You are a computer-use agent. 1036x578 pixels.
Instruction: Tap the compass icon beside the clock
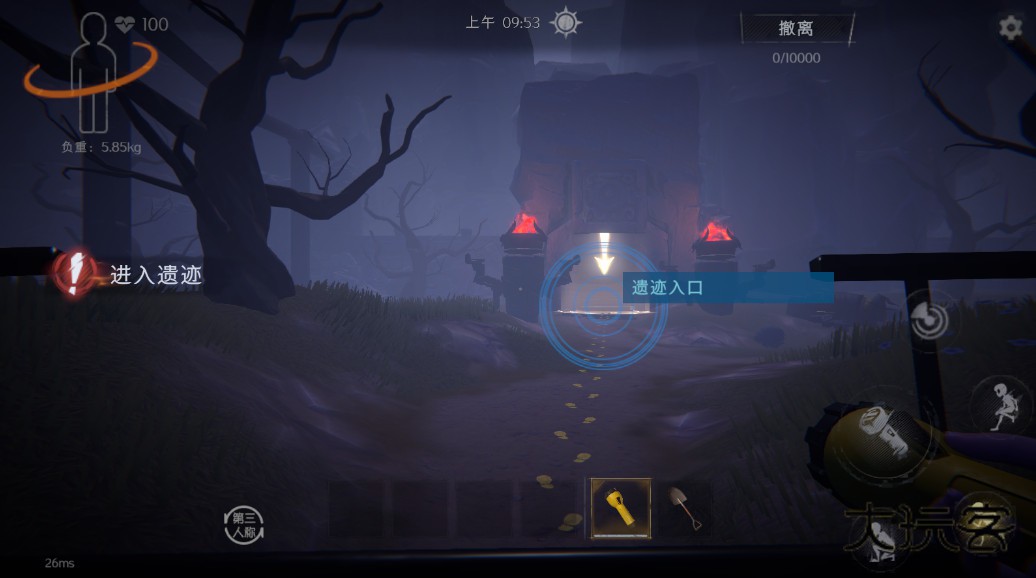click(x=566, y=22)
